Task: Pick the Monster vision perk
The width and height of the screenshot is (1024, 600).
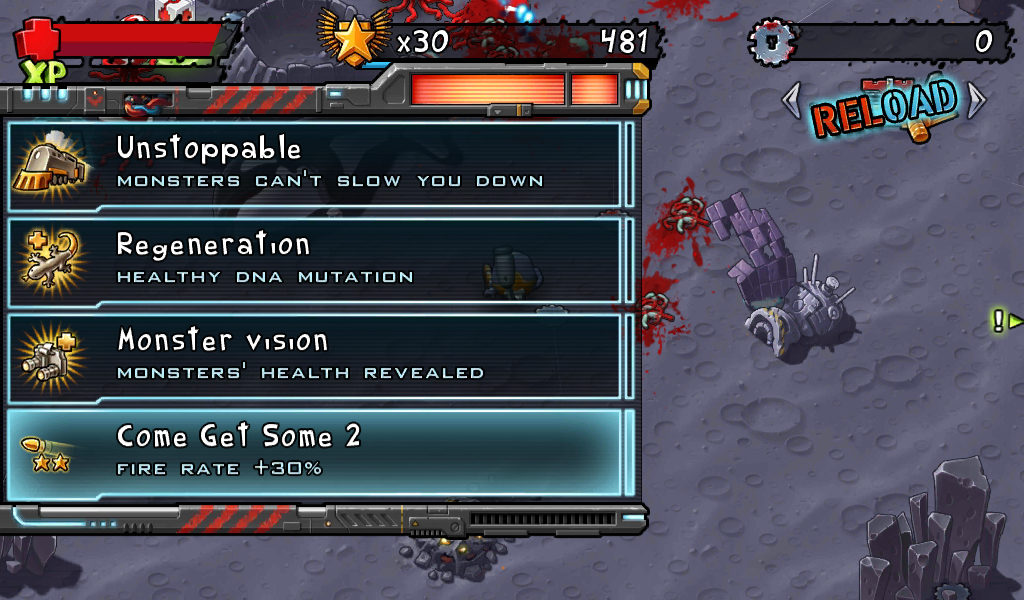Action: 320,356
